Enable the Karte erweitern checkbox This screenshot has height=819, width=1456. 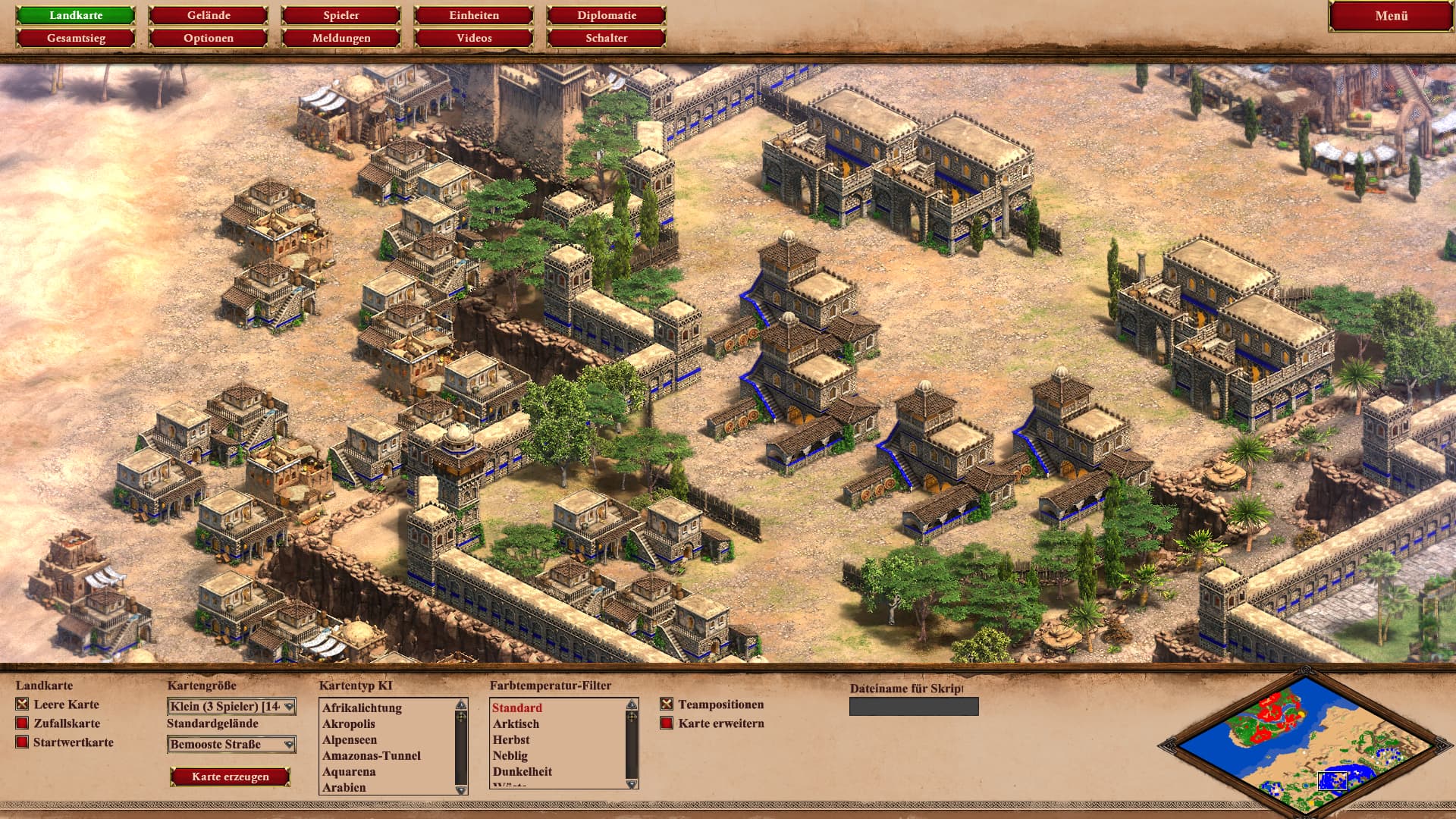tap(667, 723)
